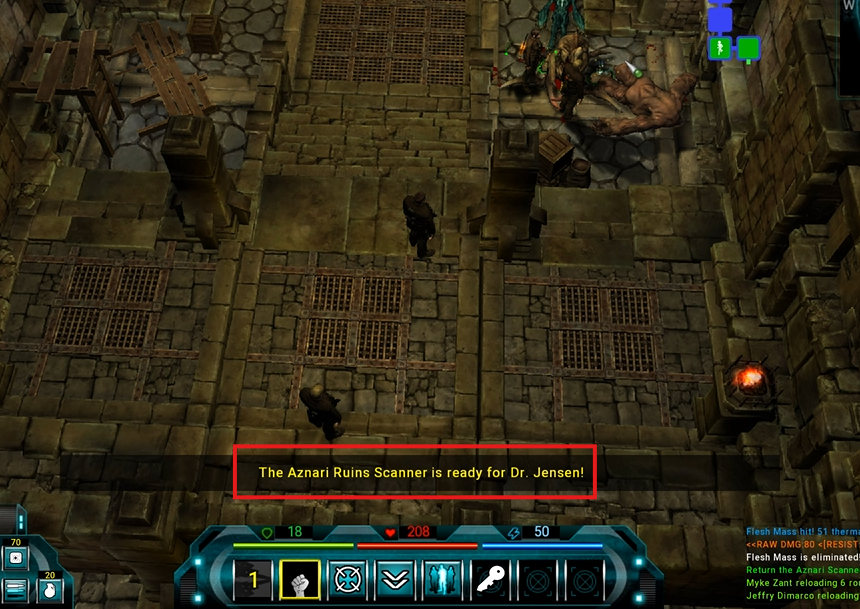Activate the fist melee attack ability

tap(300, 580)
